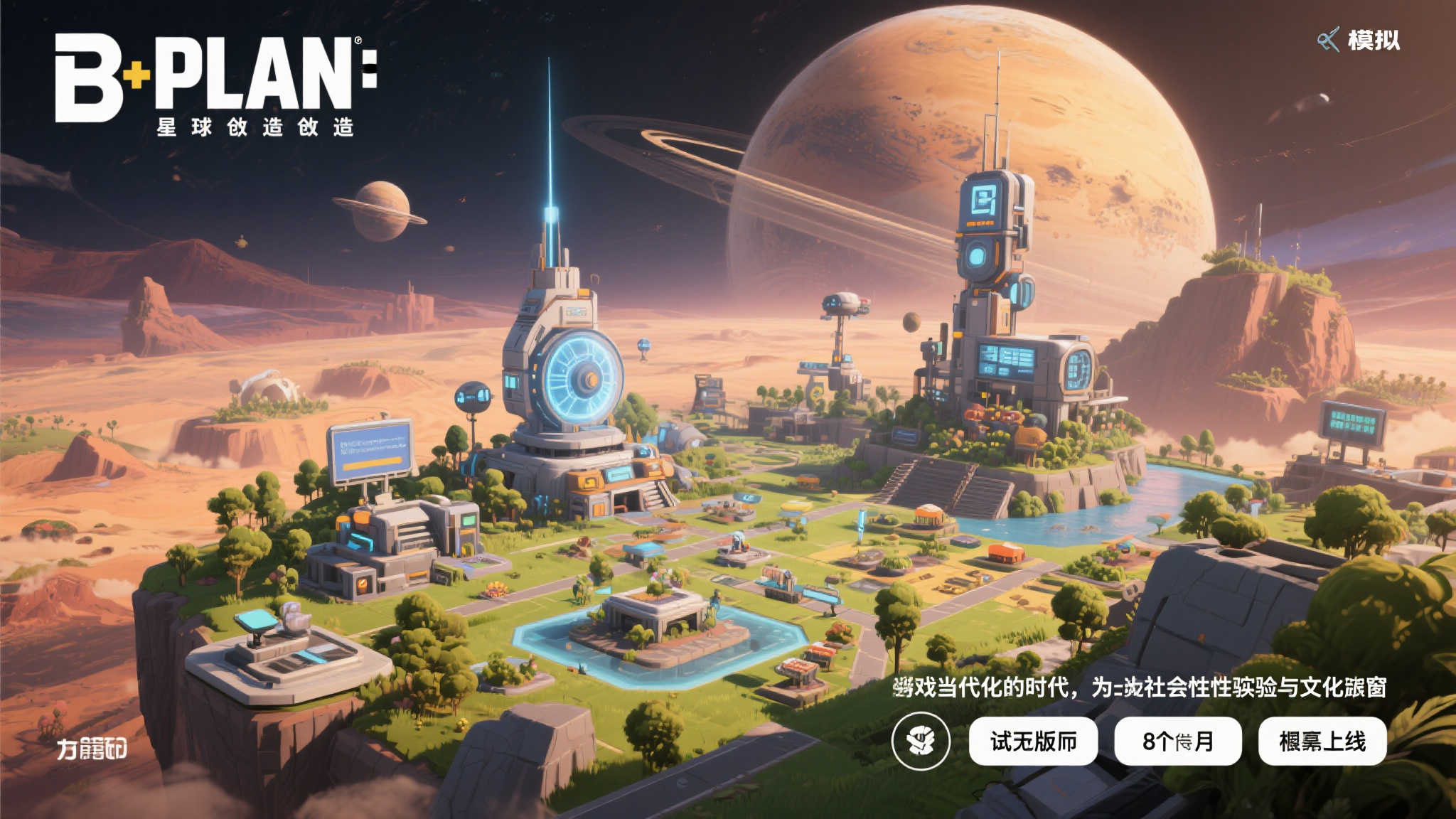Click the round white-outlined icon button
The height and width of the screenshot is (819, 1456).
[x=921, y=741]
